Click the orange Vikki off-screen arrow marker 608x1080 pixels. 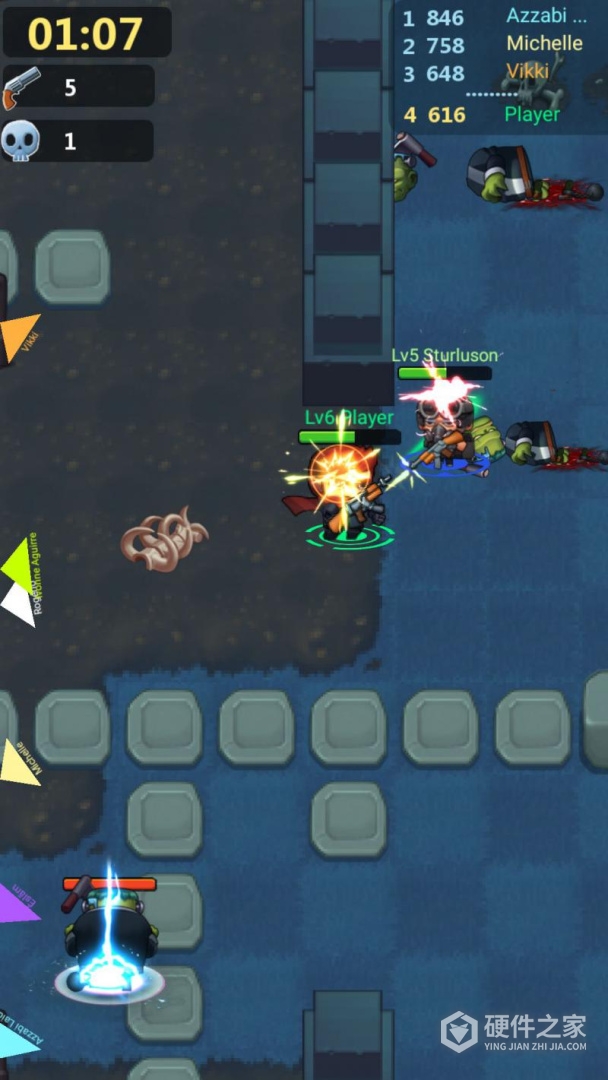coord(20,336)
